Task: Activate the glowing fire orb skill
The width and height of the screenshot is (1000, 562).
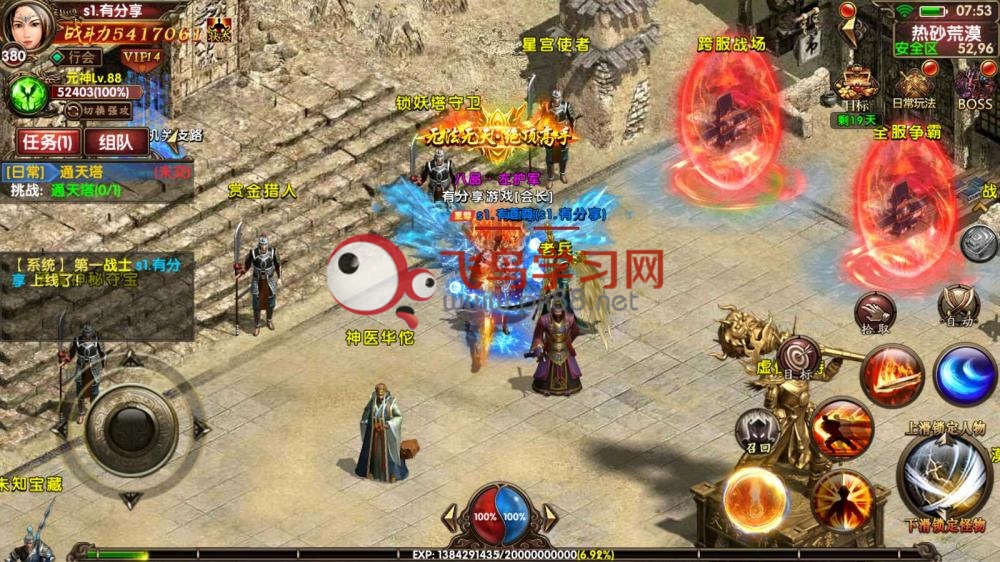Action: pos(753,497)
